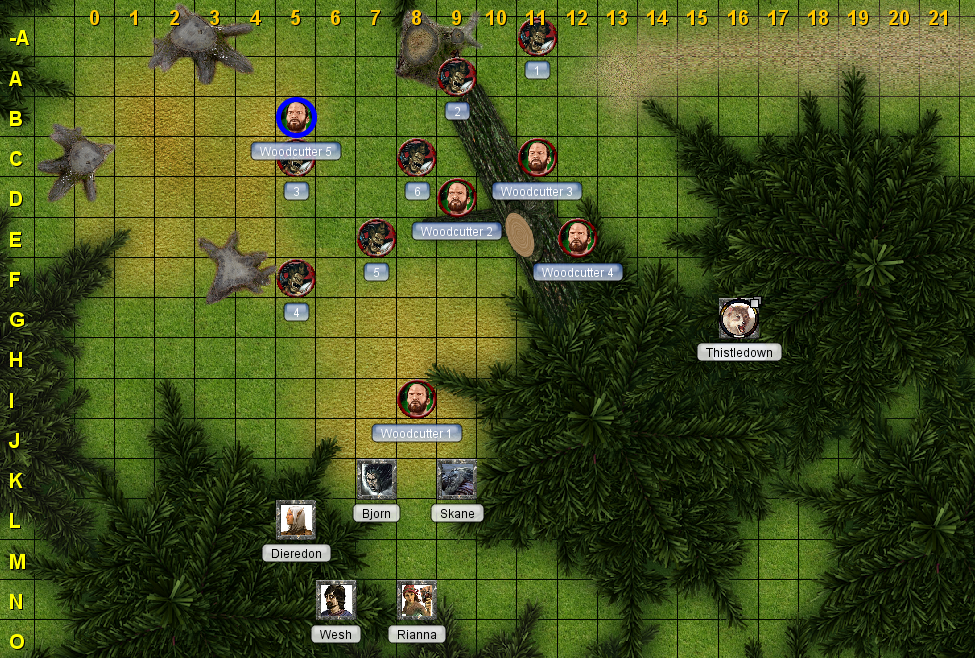Viewport: 975px width, 658px height.
Task: Select Dieredon's character token
Action: point(296,519)
